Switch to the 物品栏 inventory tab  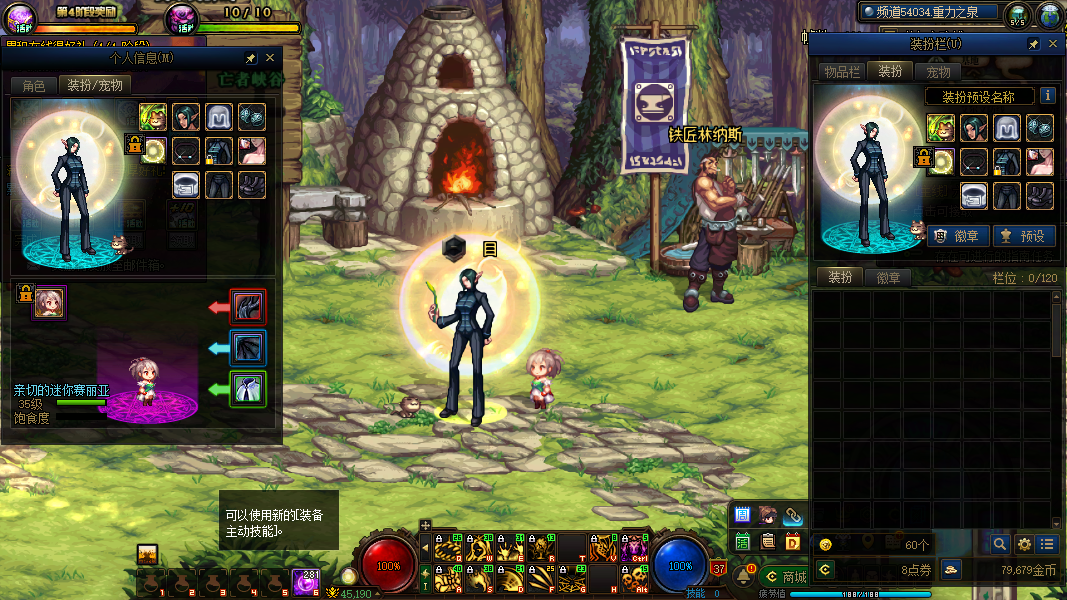point(842,72)
